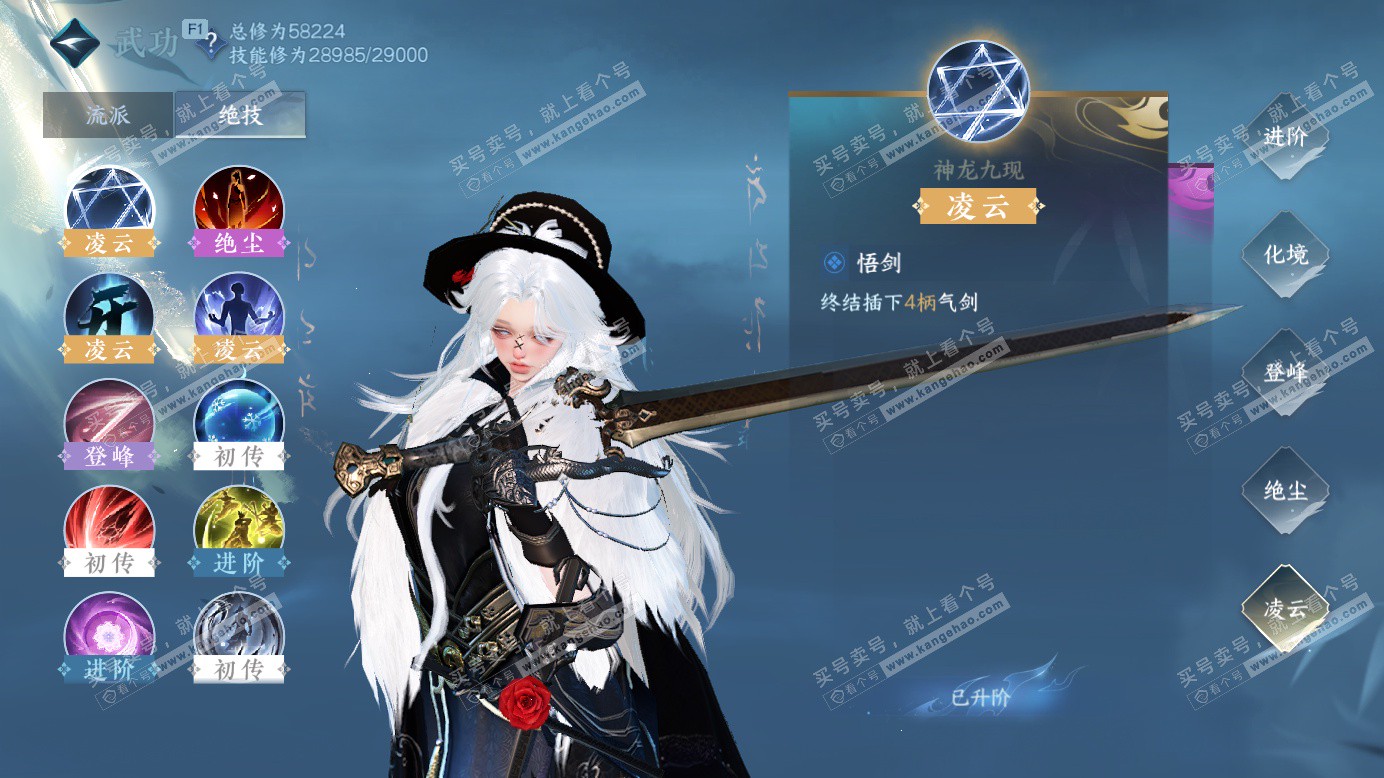Open the 登峰 diamond tier button
1384x778 pixels.
tap(1285, 373)
